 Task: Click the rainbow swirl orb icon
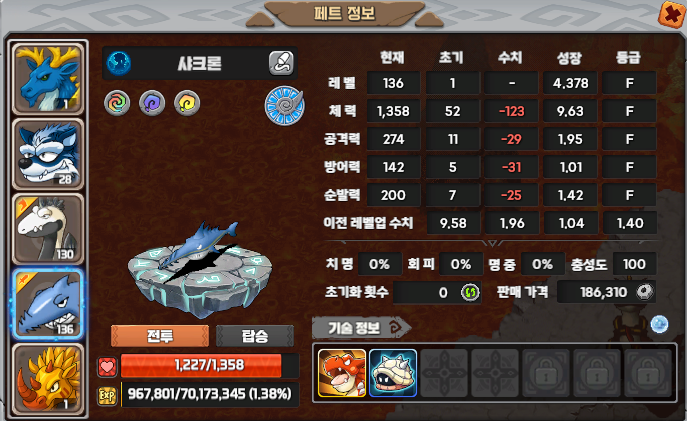pos(117,101)
